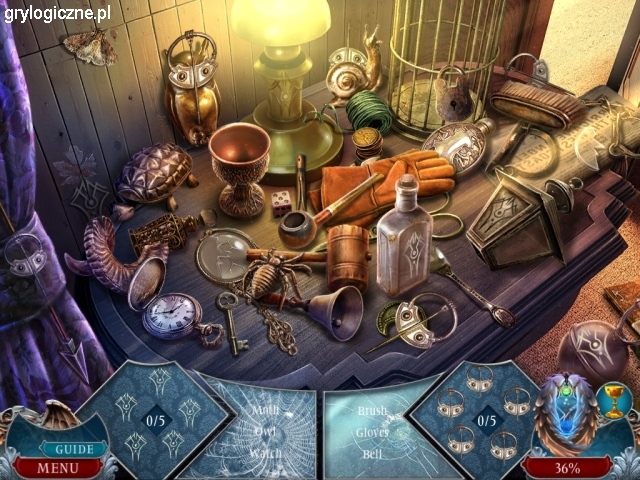Image resolution: width=640 pixels, height=480 pixels.
Task: Select Brush in the item list
Action: click(x=372, y=411)
